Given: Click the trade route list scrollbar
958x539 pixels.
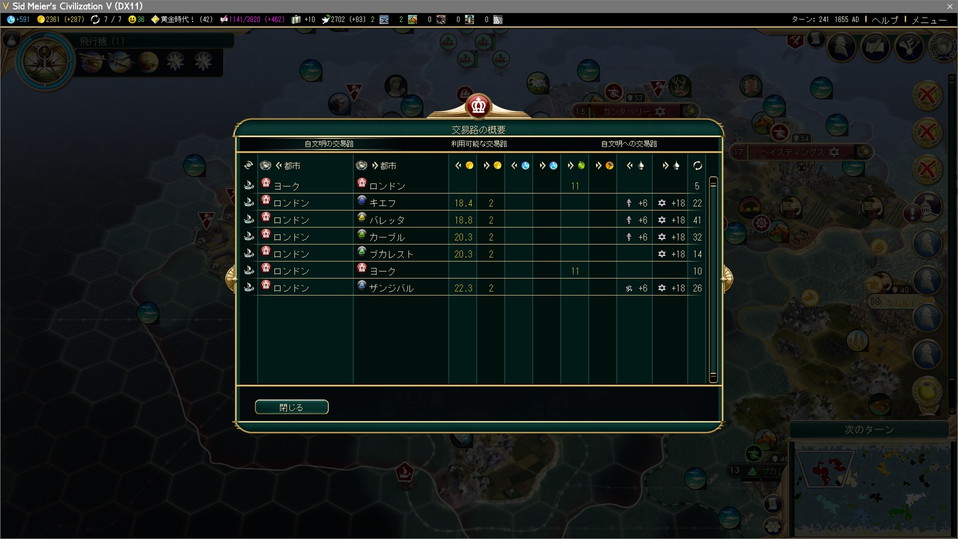Looking at the screenshot, I should (713, 280).
